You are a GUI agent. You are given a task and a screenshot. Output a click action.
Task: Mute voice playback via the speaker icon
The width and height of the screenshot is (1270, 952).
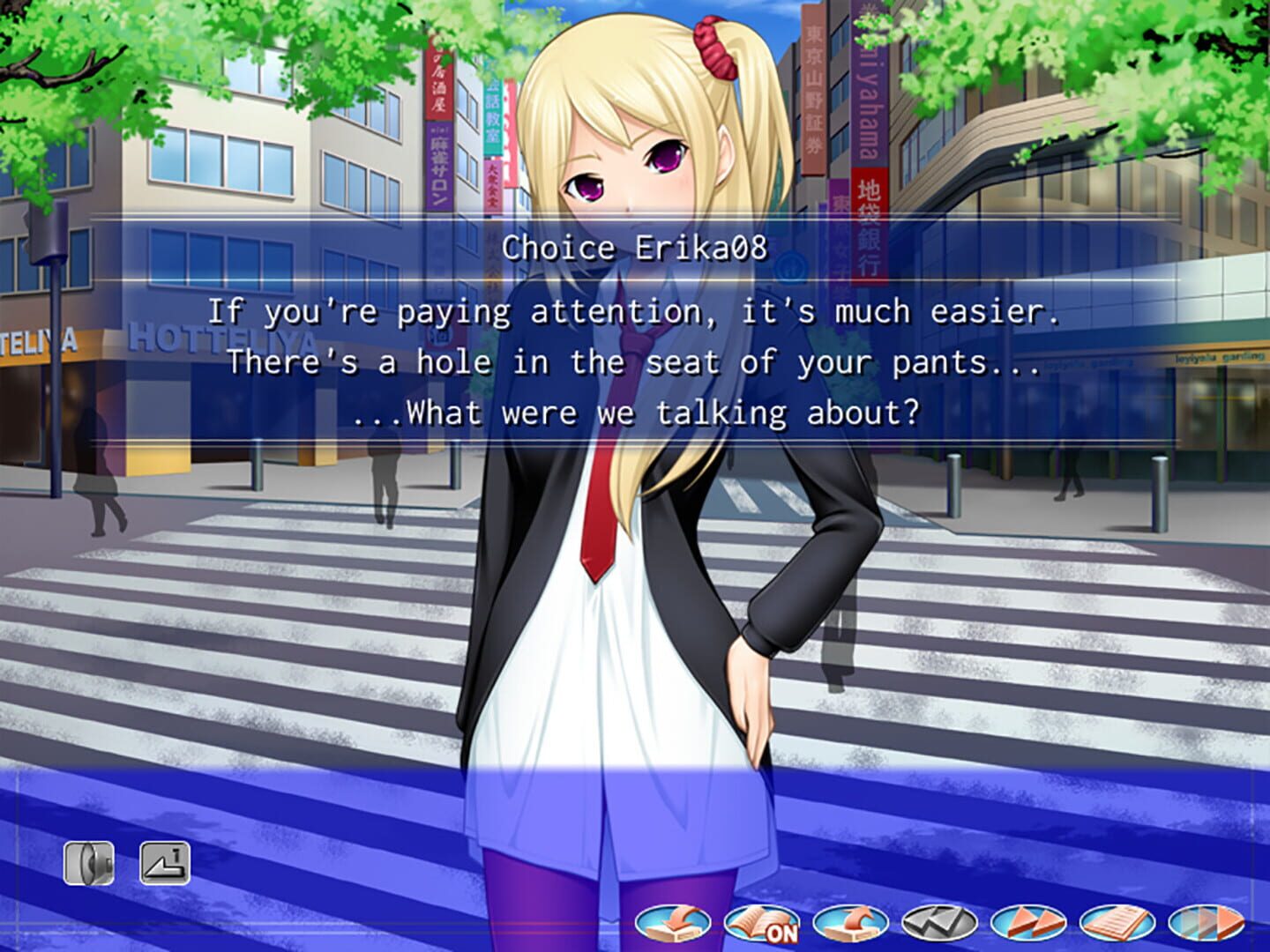(91, 864)
